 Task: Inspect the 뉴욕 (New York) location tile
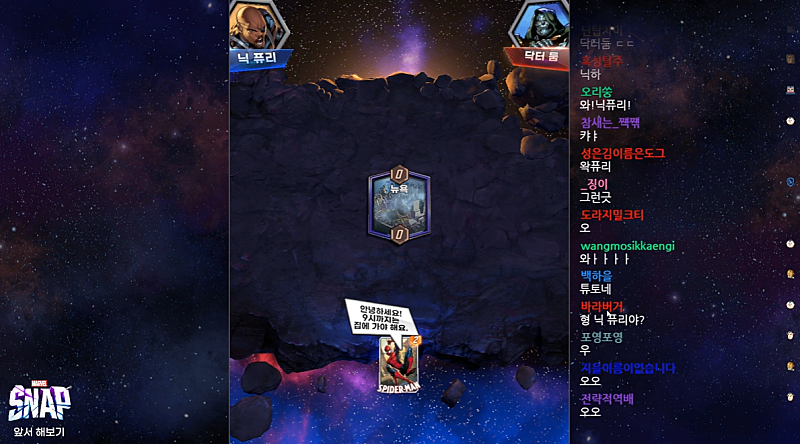pos(400,205)
